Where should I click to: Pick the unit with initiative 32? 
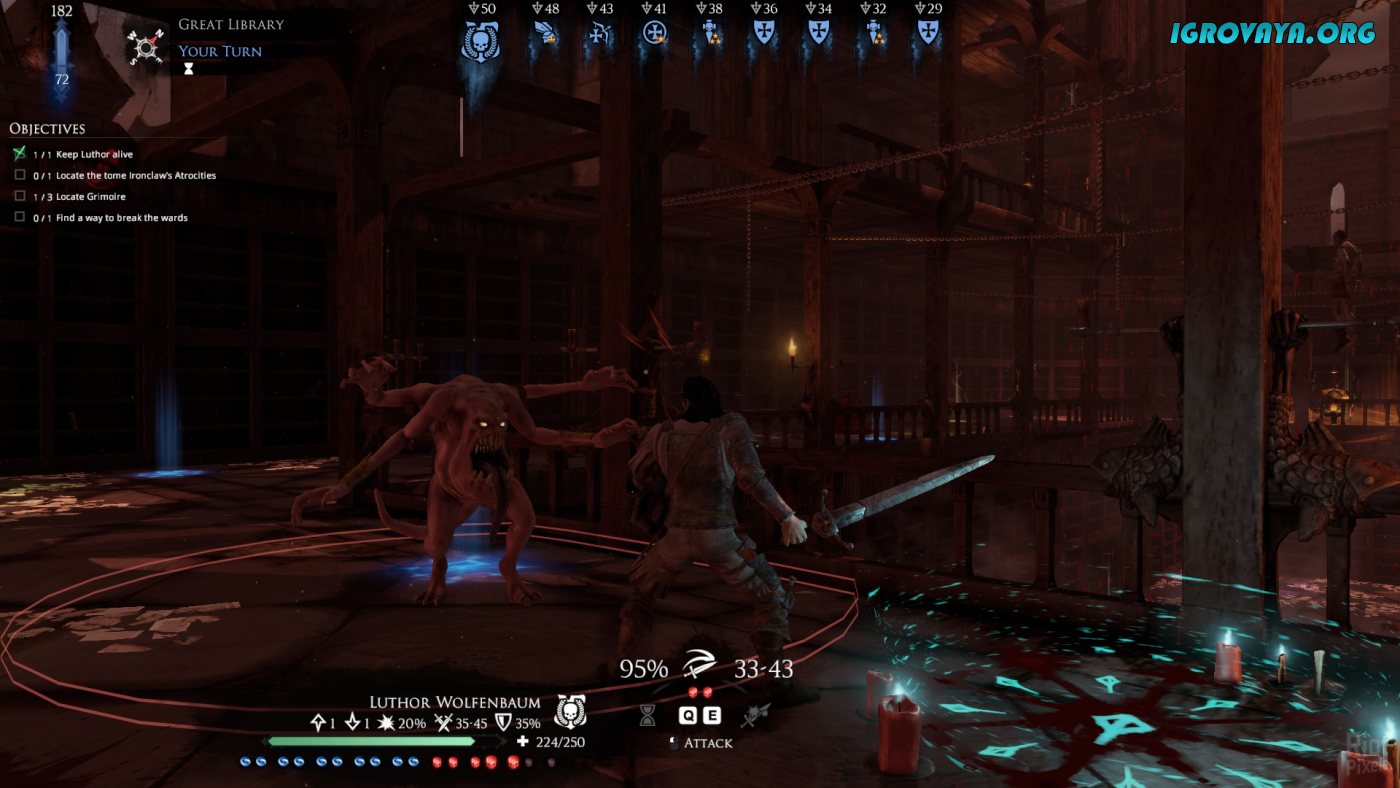(x=873, y=34)
